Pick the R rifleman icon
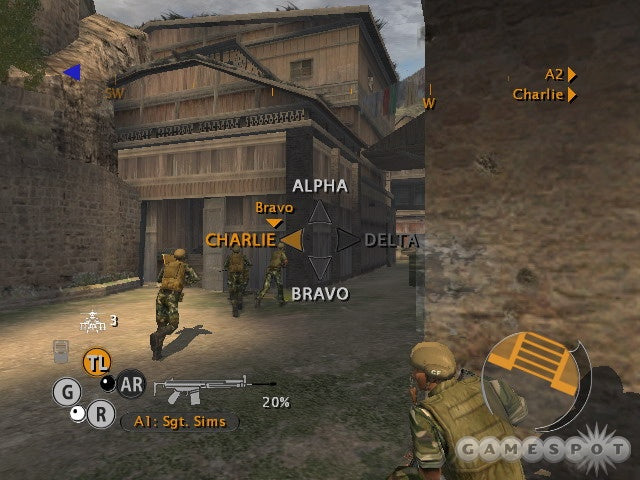Screen dimensions: 640x480 (x=100, y=414)
